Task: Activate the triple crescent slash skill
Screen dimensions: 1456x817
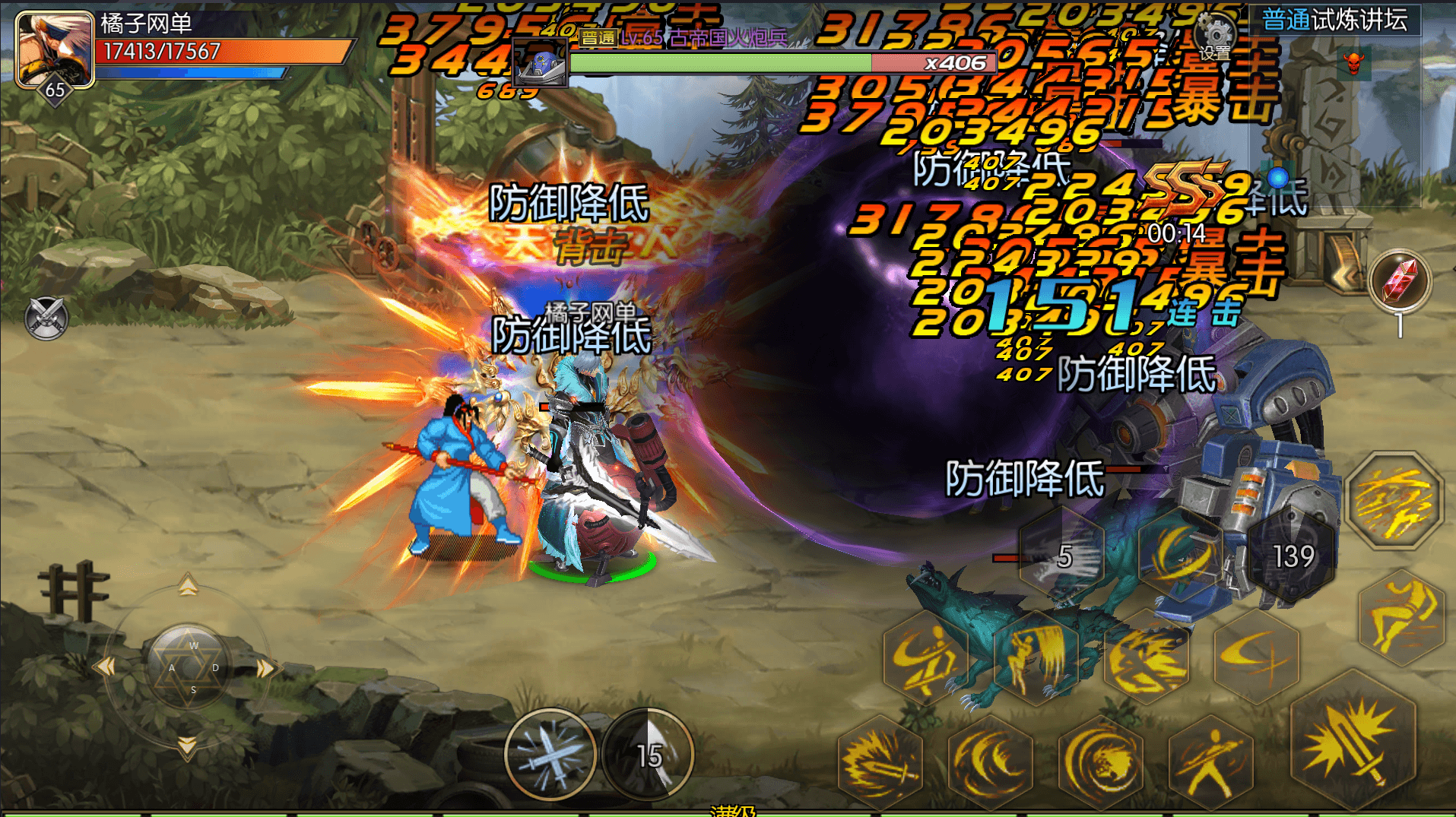Action: [x=990, y=762]
